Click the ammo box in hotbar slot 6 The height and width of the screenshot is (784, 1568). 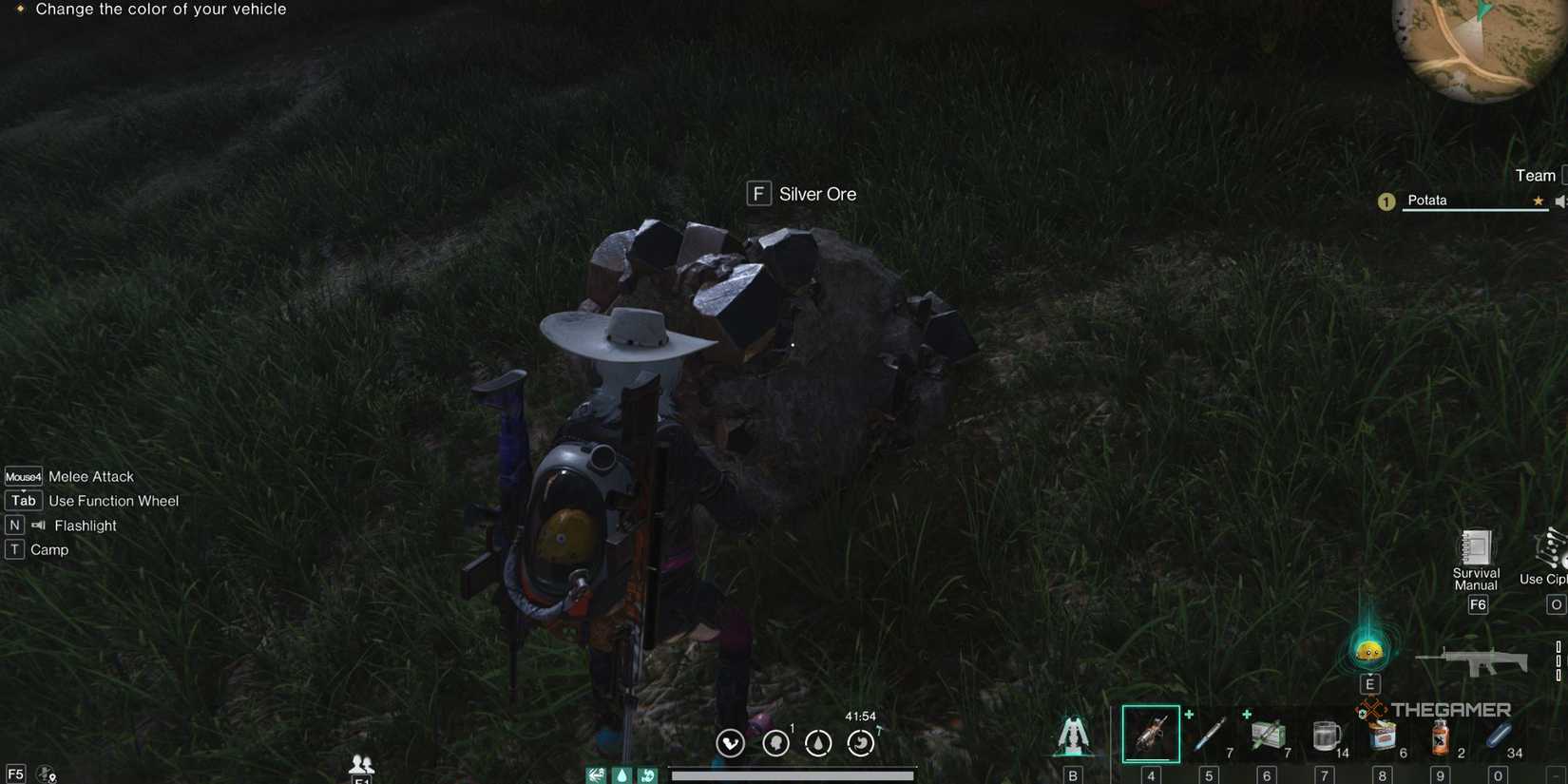click(x=1268, y=733)
